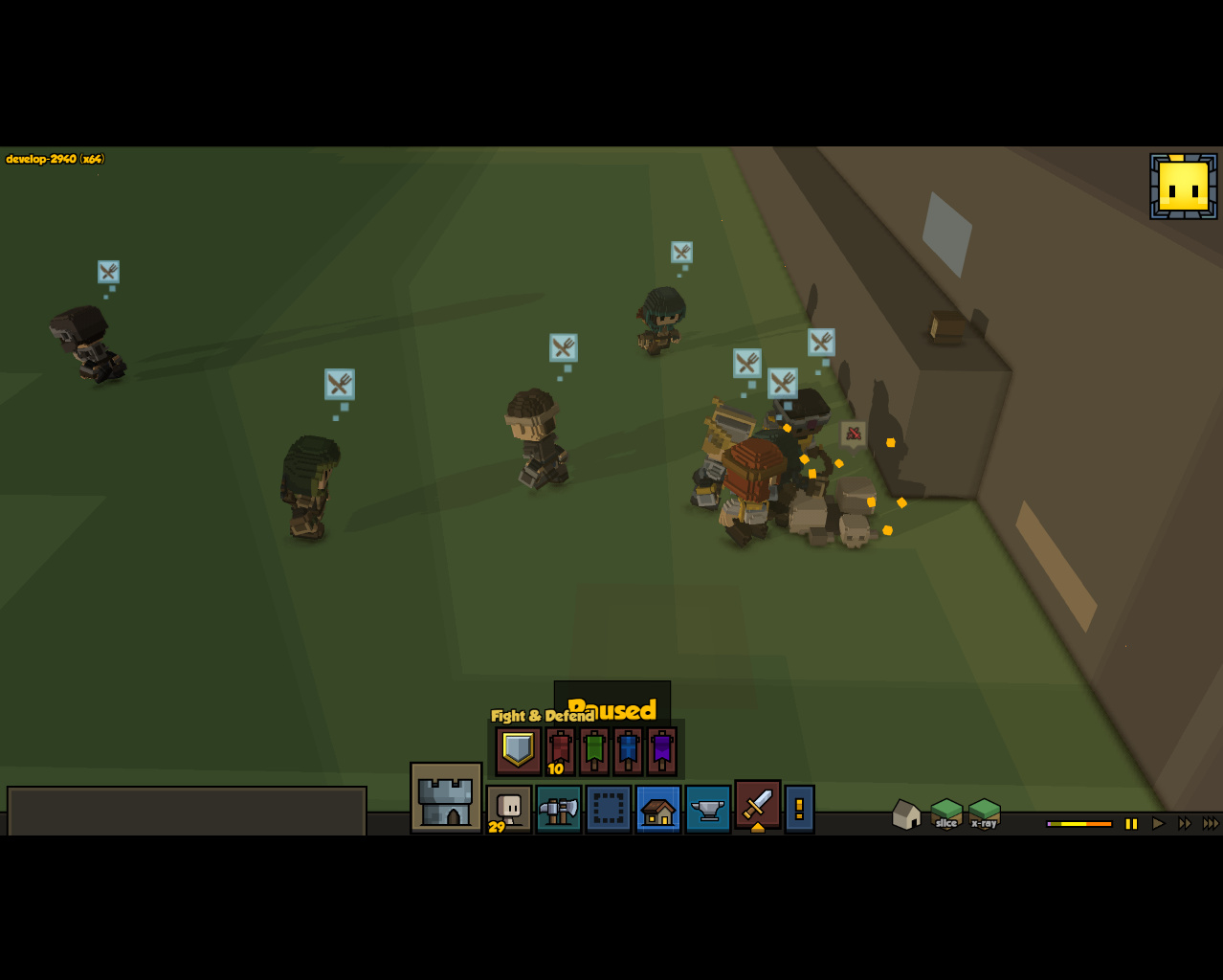Resume game at normal play speed
Image resolution: width=1223 pixels, height=980 pixels.
[1158, 823]
